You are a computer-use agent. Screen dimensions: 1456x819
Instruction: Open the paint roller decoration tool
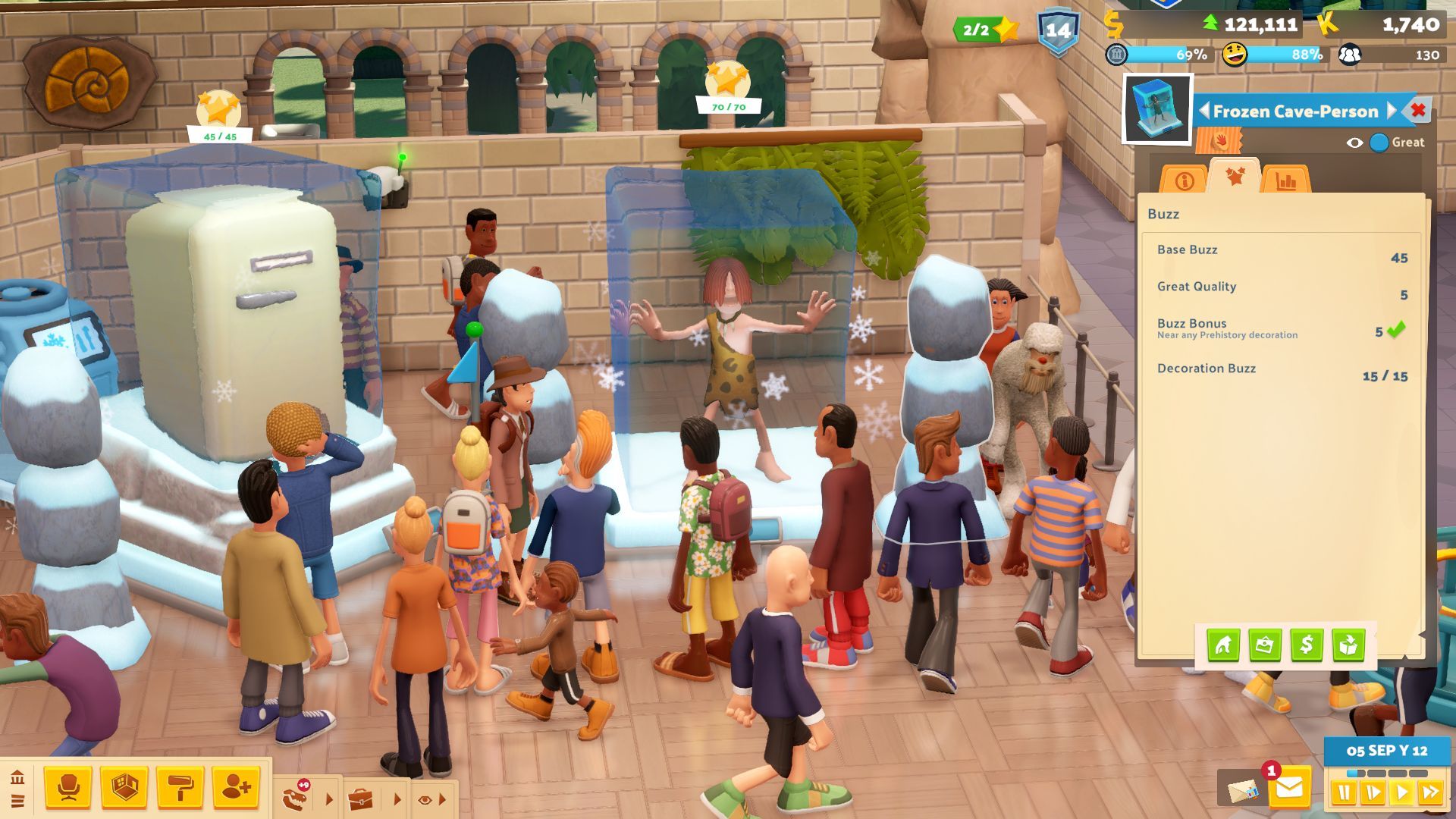(x=180, y=788)
